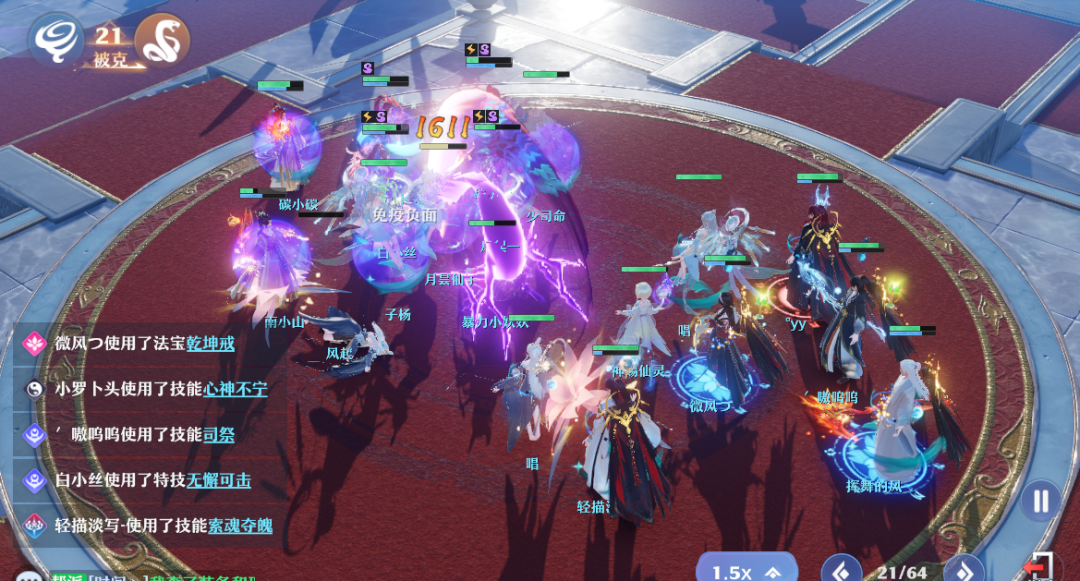Viewport: 1080px width, 581px height.
Task: Change the 1.5x playback speed
Action: 745,571
